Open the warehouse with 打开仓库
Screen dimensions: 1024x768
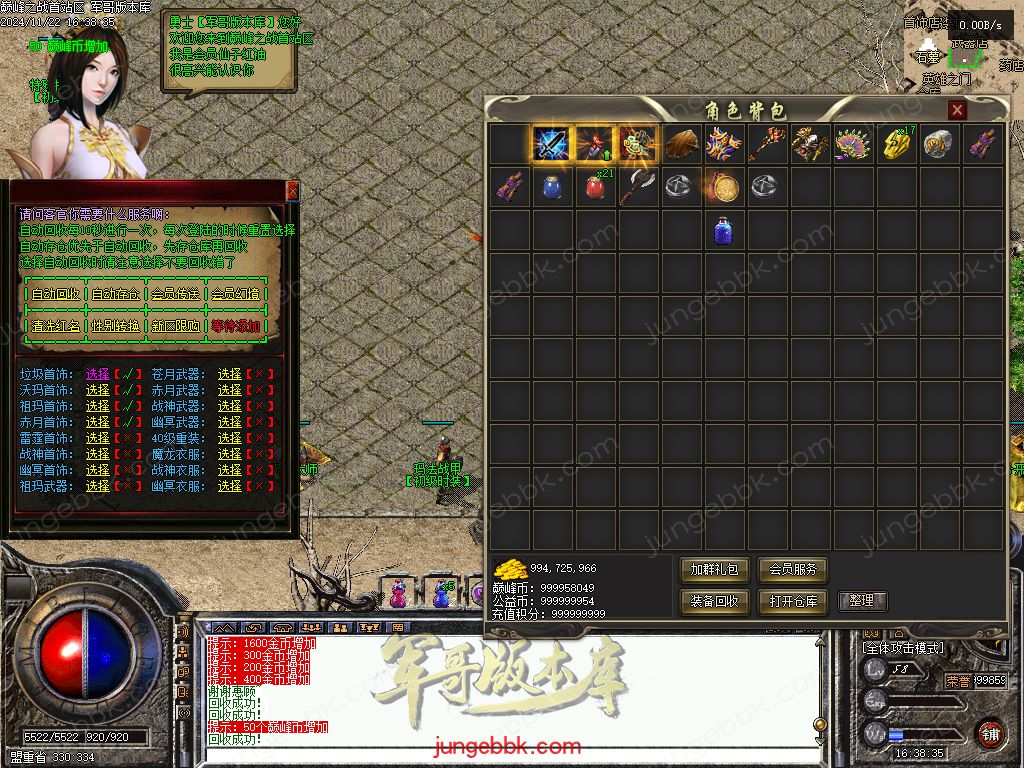793,601
